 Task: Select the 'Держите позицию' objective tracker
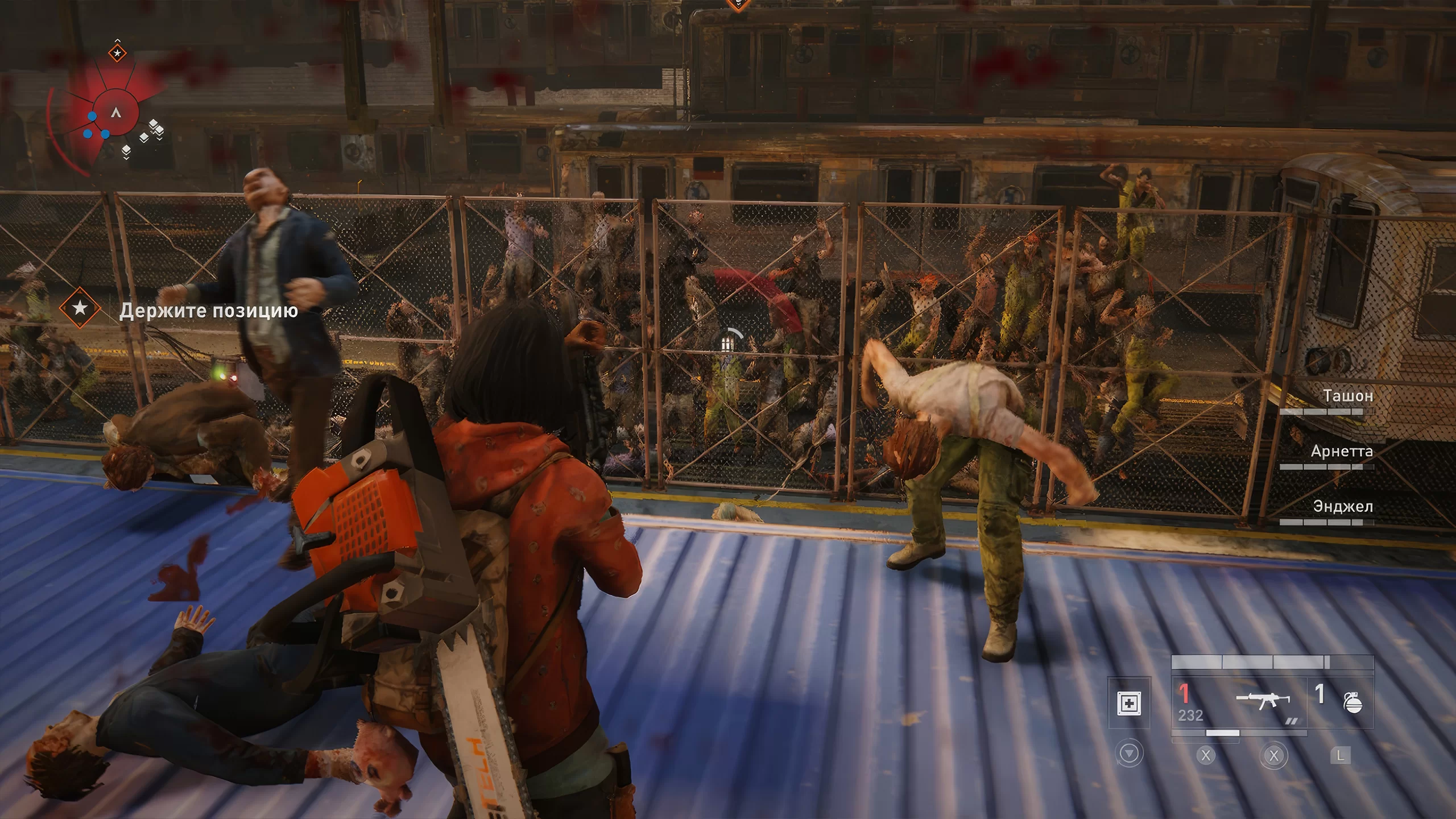coord(208,311)
